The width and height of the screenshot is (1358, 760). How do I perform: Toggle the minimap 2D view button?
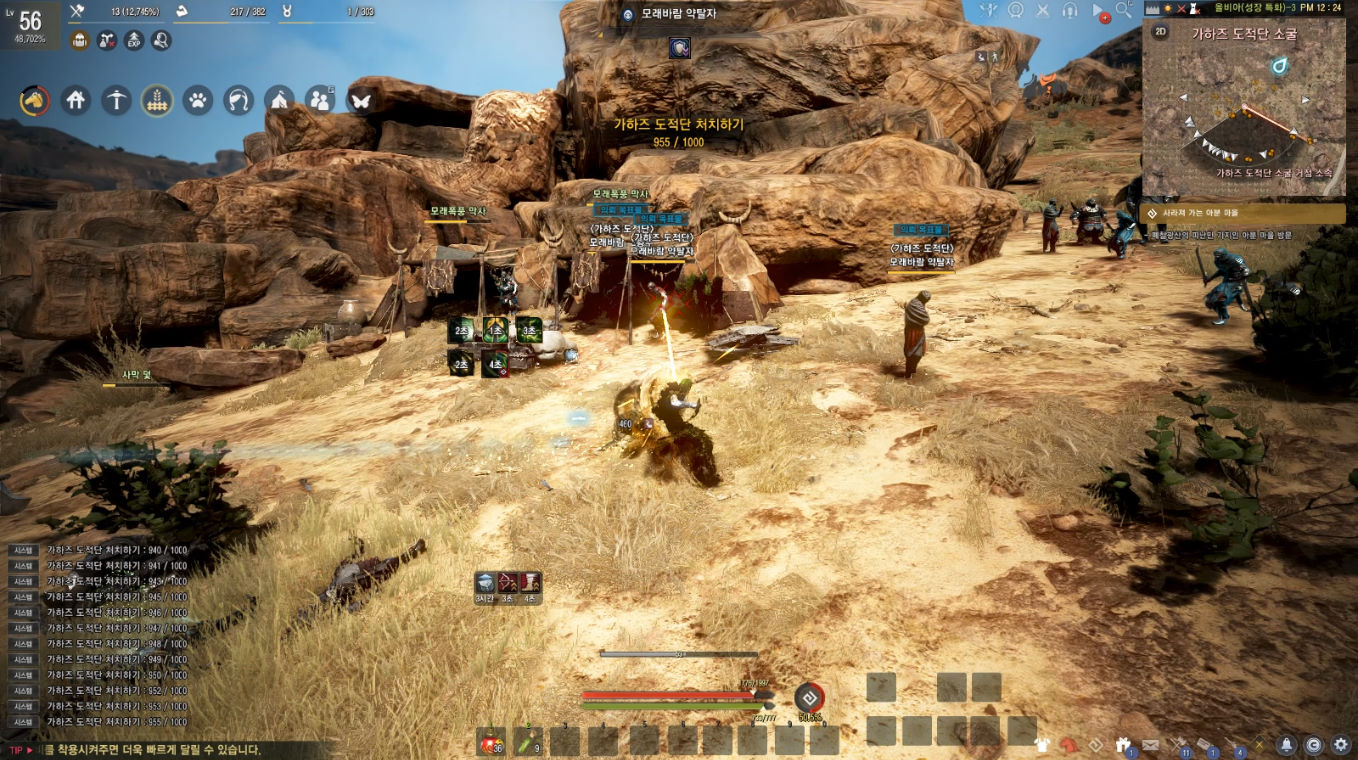[x=1161, y=32]
